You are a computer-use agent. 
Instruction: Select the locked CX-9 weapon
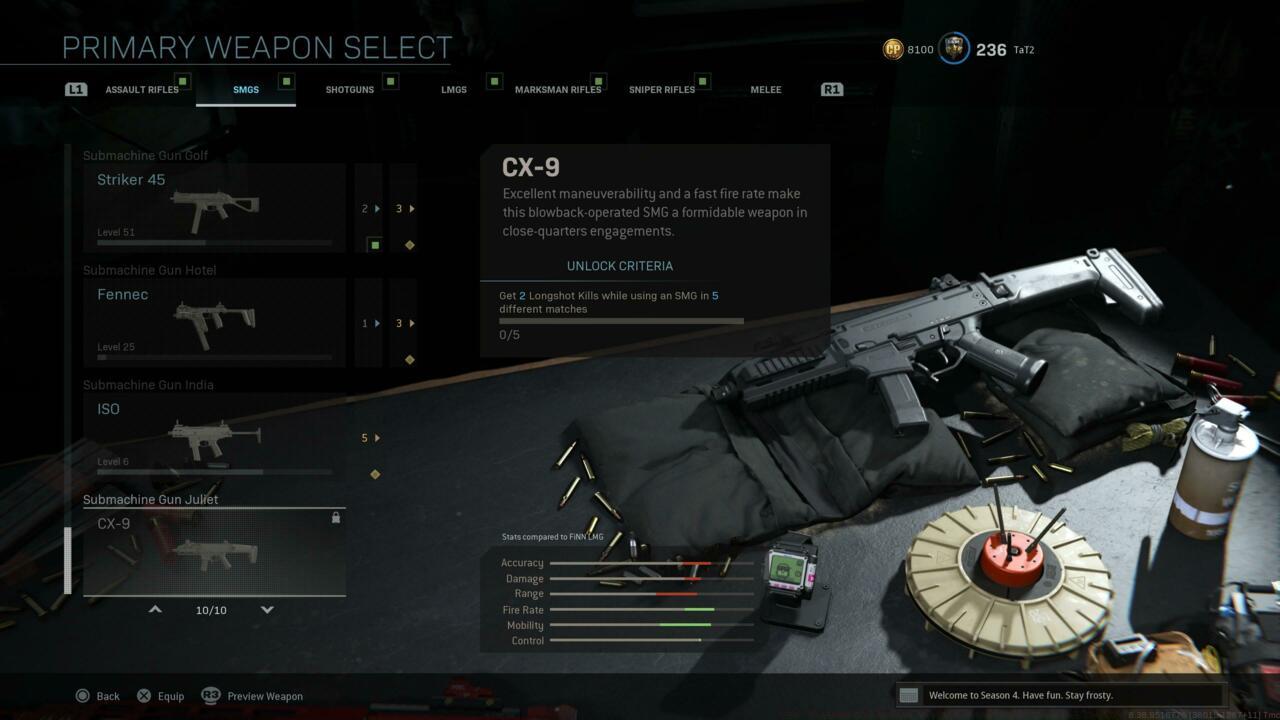coord(214,551)
